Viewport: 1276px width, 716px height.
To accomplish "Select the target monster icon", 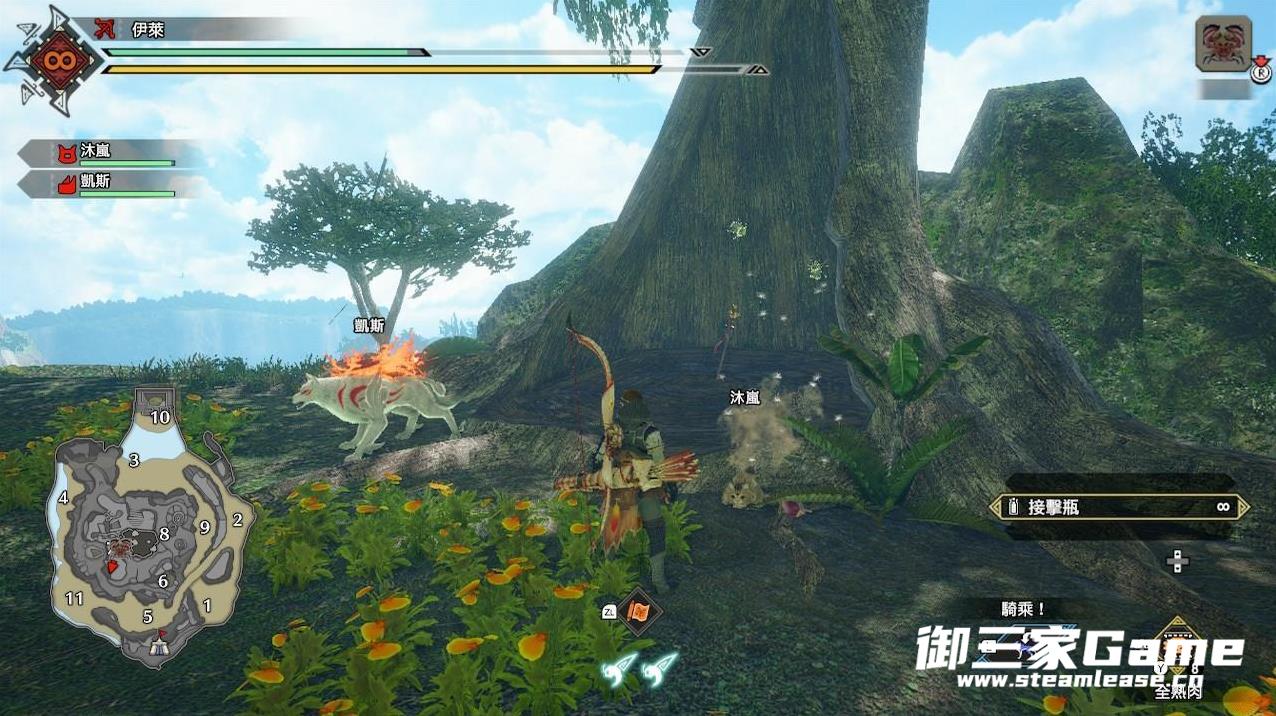I will 1223,44.
